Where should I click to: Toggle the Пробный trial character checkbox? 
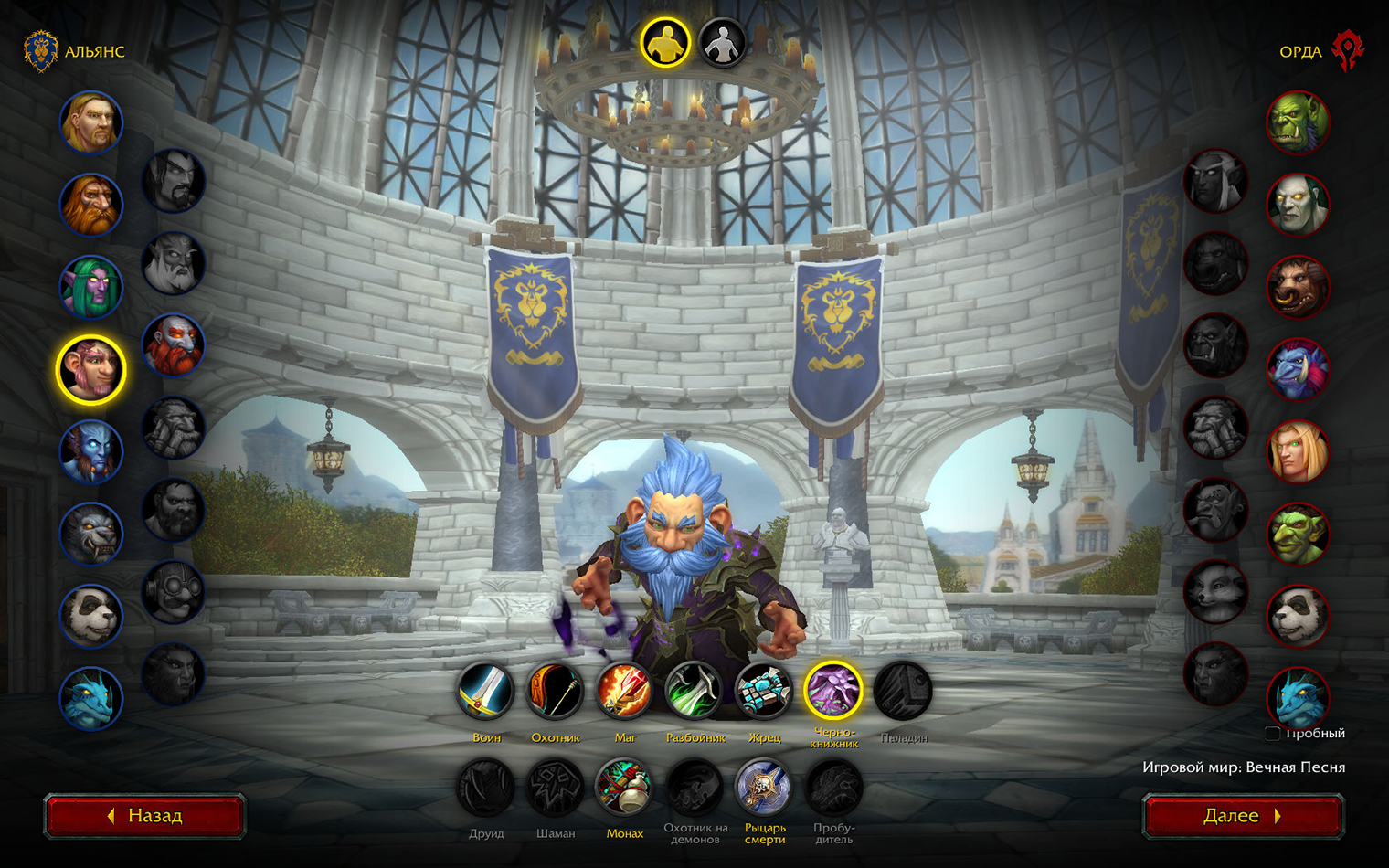click(1272, 733)
